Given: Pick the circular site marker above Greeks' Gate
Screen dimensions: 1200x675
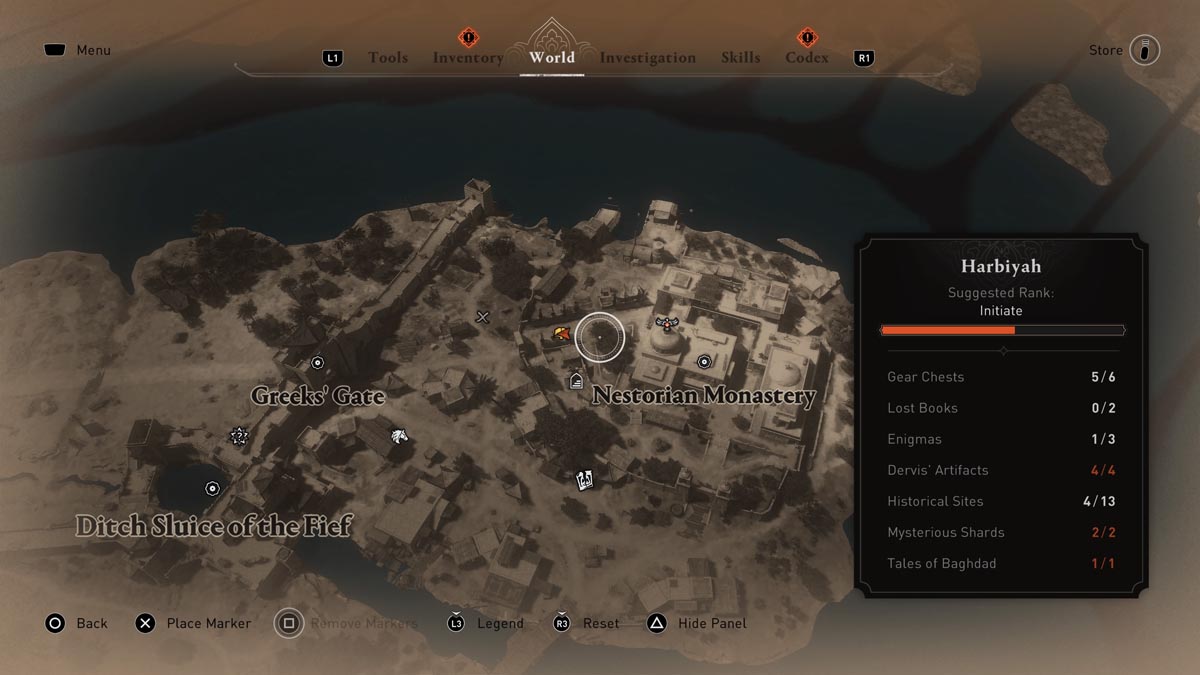Looking at the screenshot, I should (x=318, y=362).
